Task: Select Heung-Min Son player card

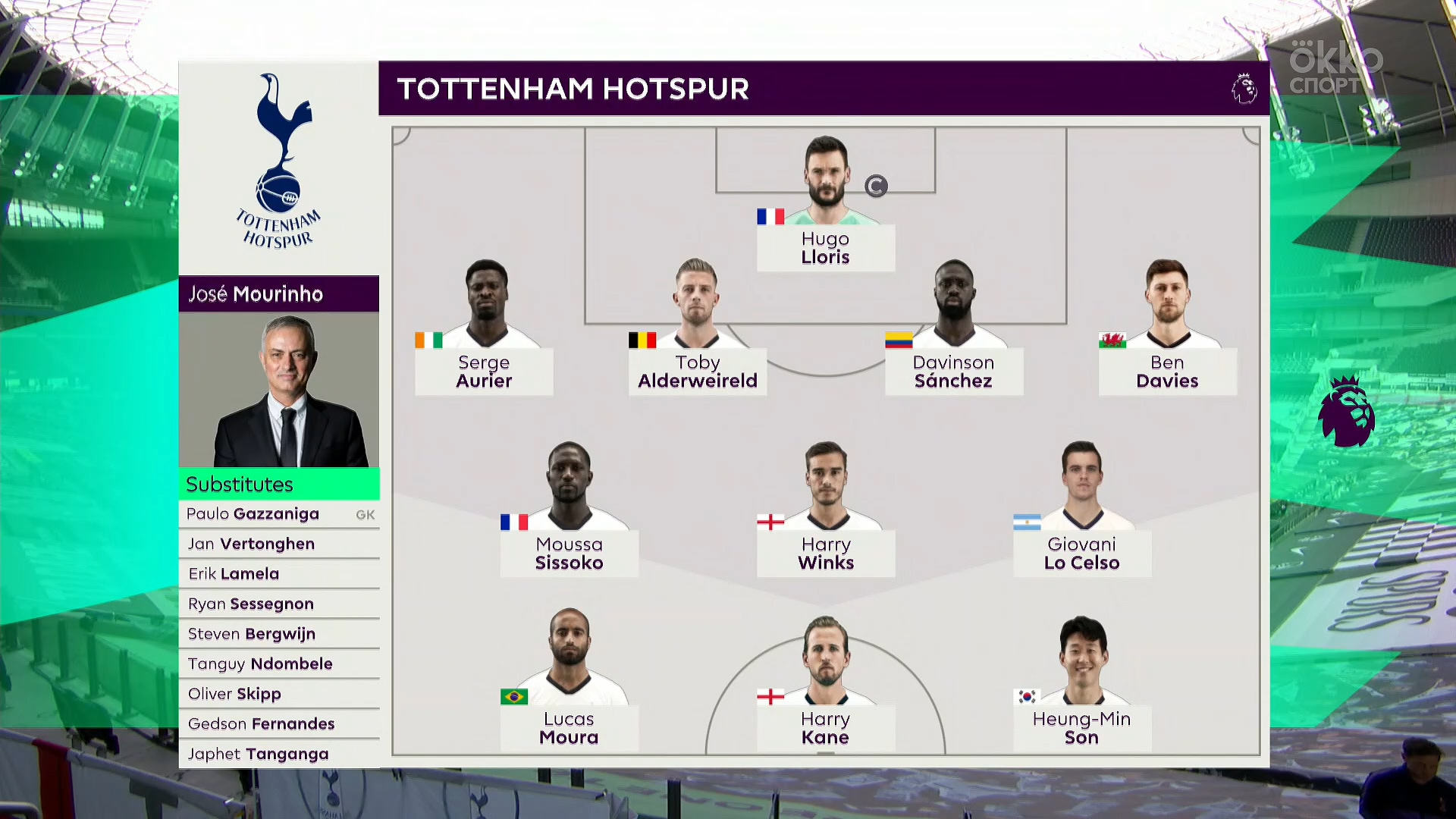Action: coord(1081,728)
